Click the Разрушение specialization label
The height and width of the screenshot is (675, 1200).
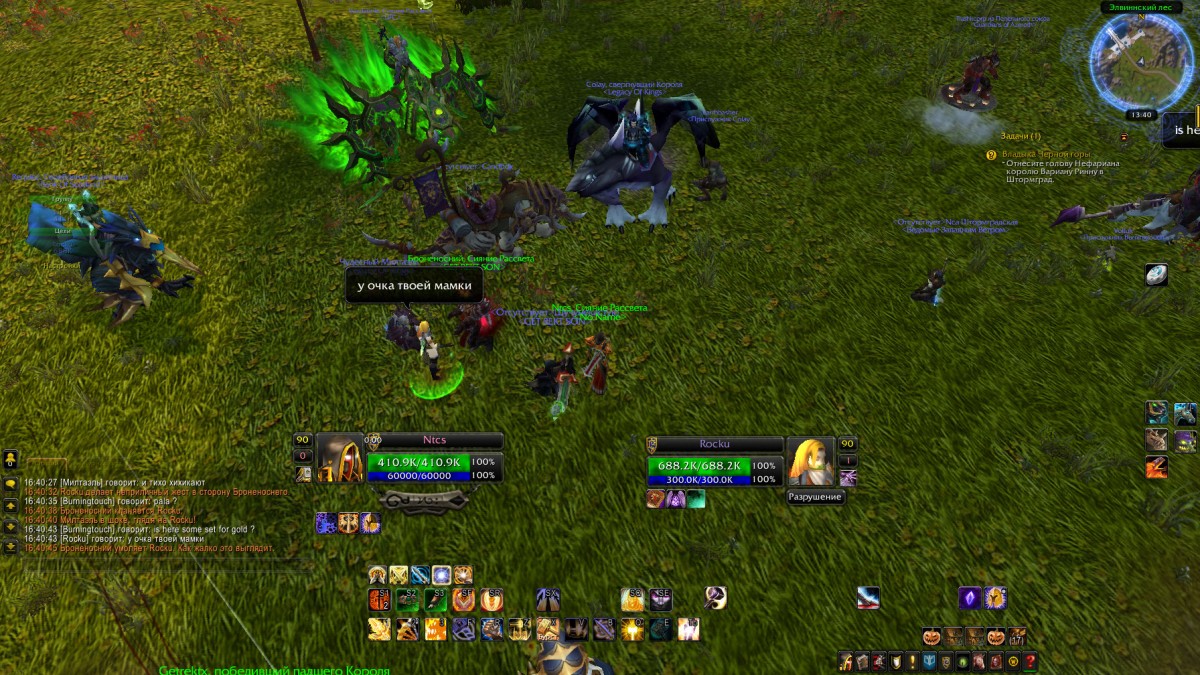[815, 497]
